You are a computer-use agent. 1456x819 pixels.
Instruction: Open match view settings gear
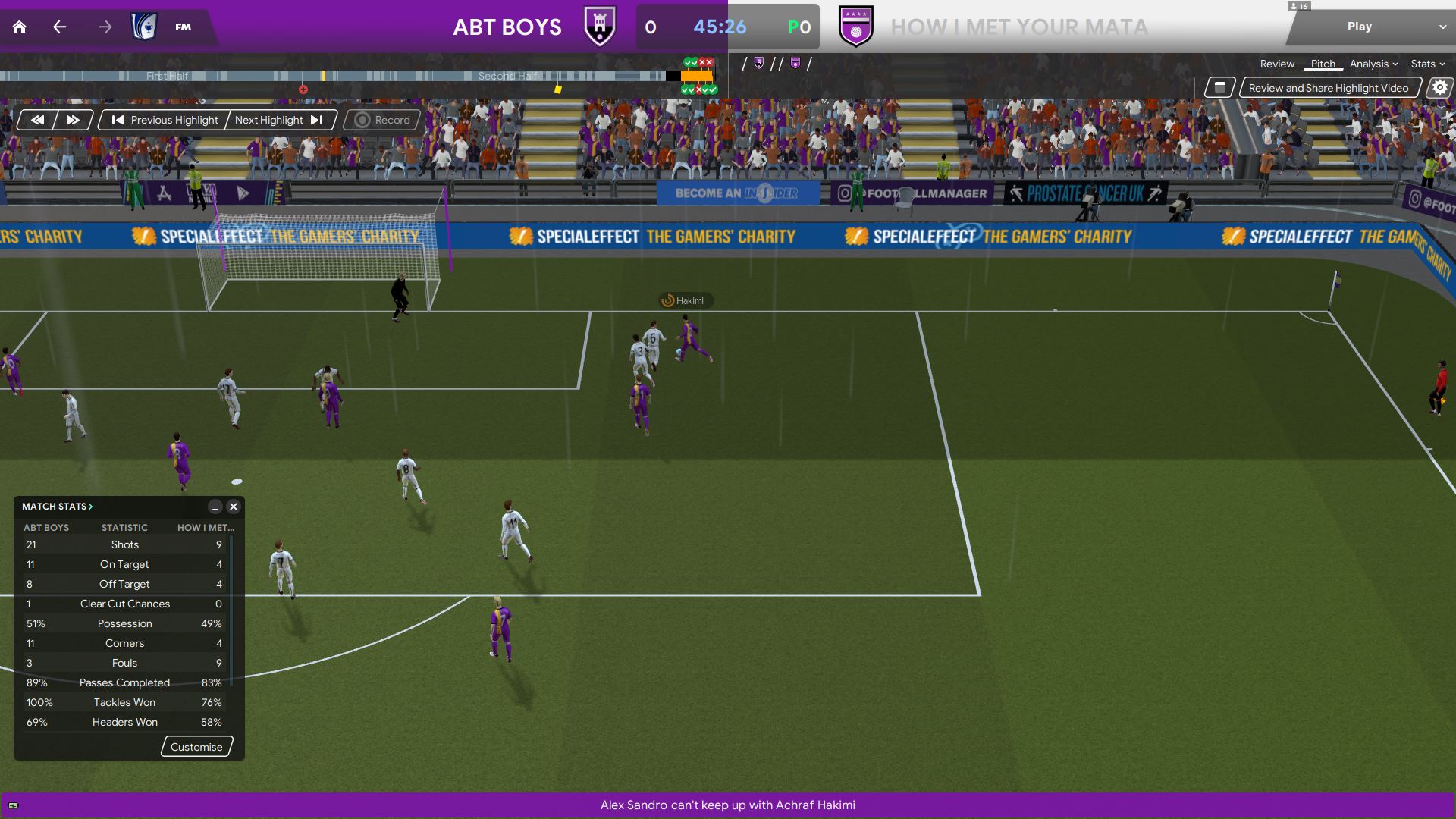(1439, 88)
